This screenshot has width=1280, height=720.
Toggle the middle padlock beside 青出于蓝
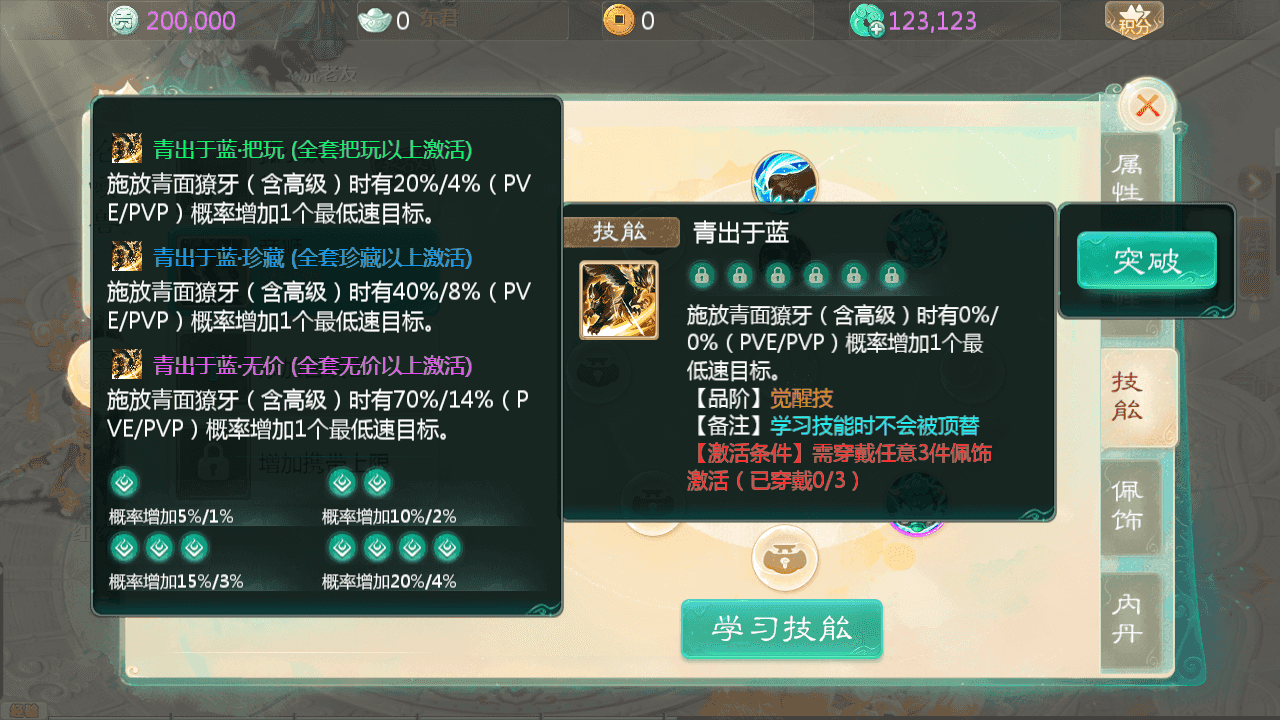tap(778, 274)
